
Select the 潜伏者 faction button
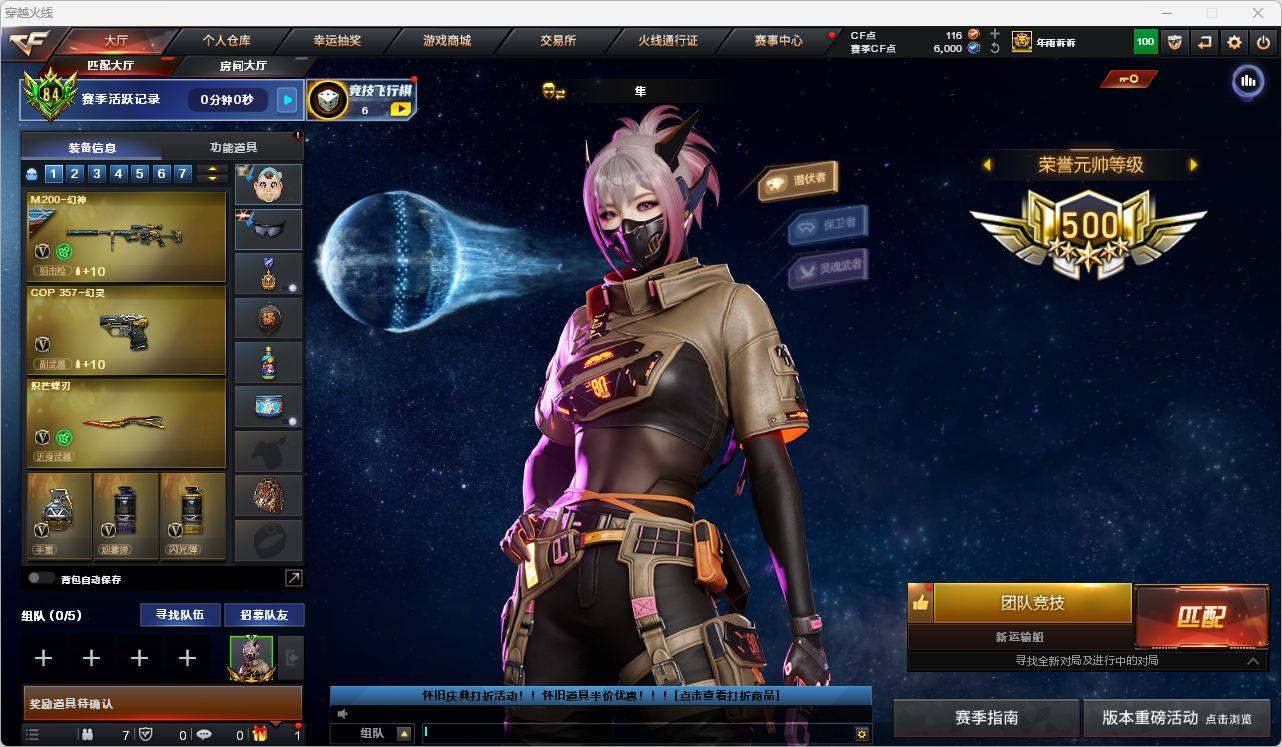[798, 180]
